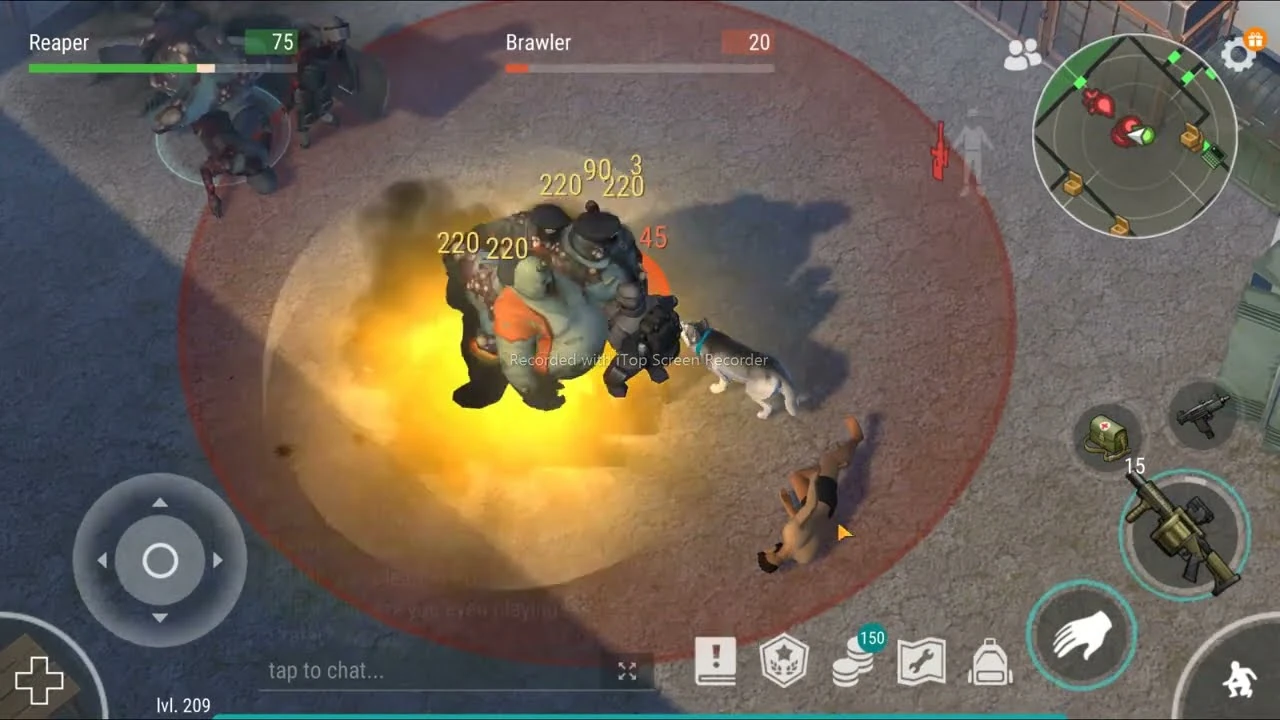
Task: Open the game settings gear
Action: (1240, 54)
